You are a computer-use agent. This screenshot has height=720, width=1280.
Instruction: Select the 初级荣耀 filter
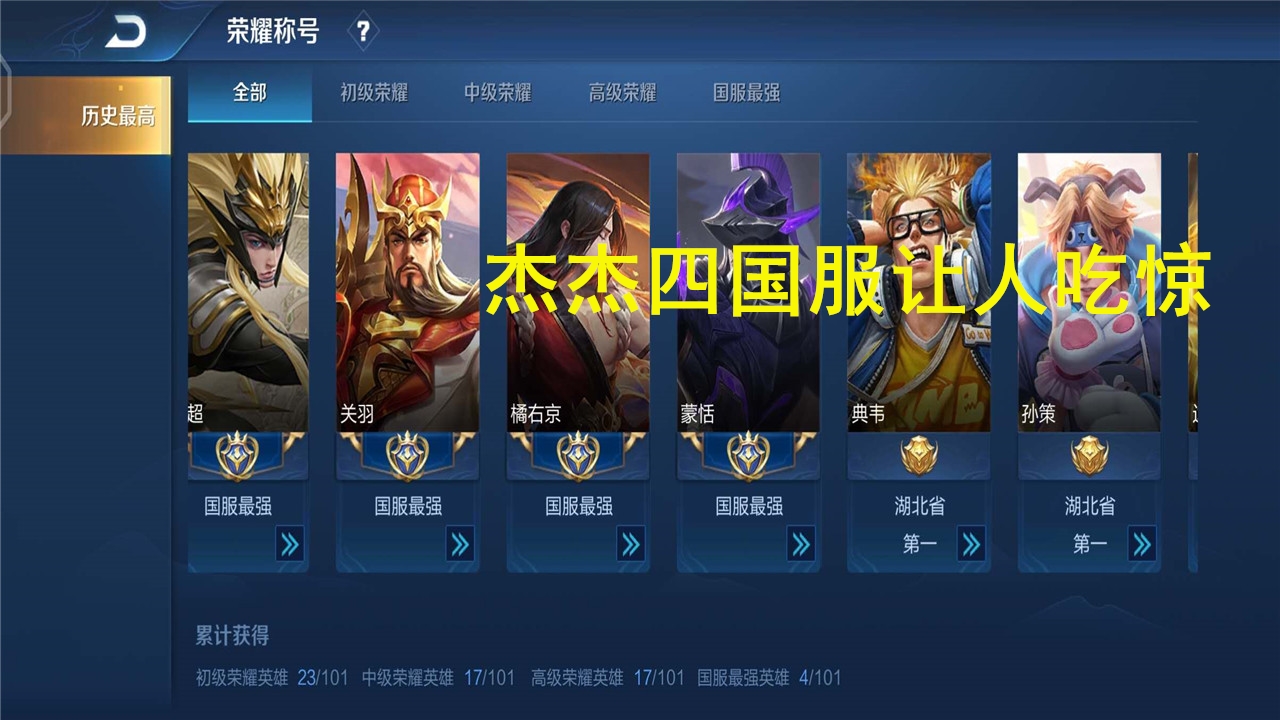[x=375, y=93]
